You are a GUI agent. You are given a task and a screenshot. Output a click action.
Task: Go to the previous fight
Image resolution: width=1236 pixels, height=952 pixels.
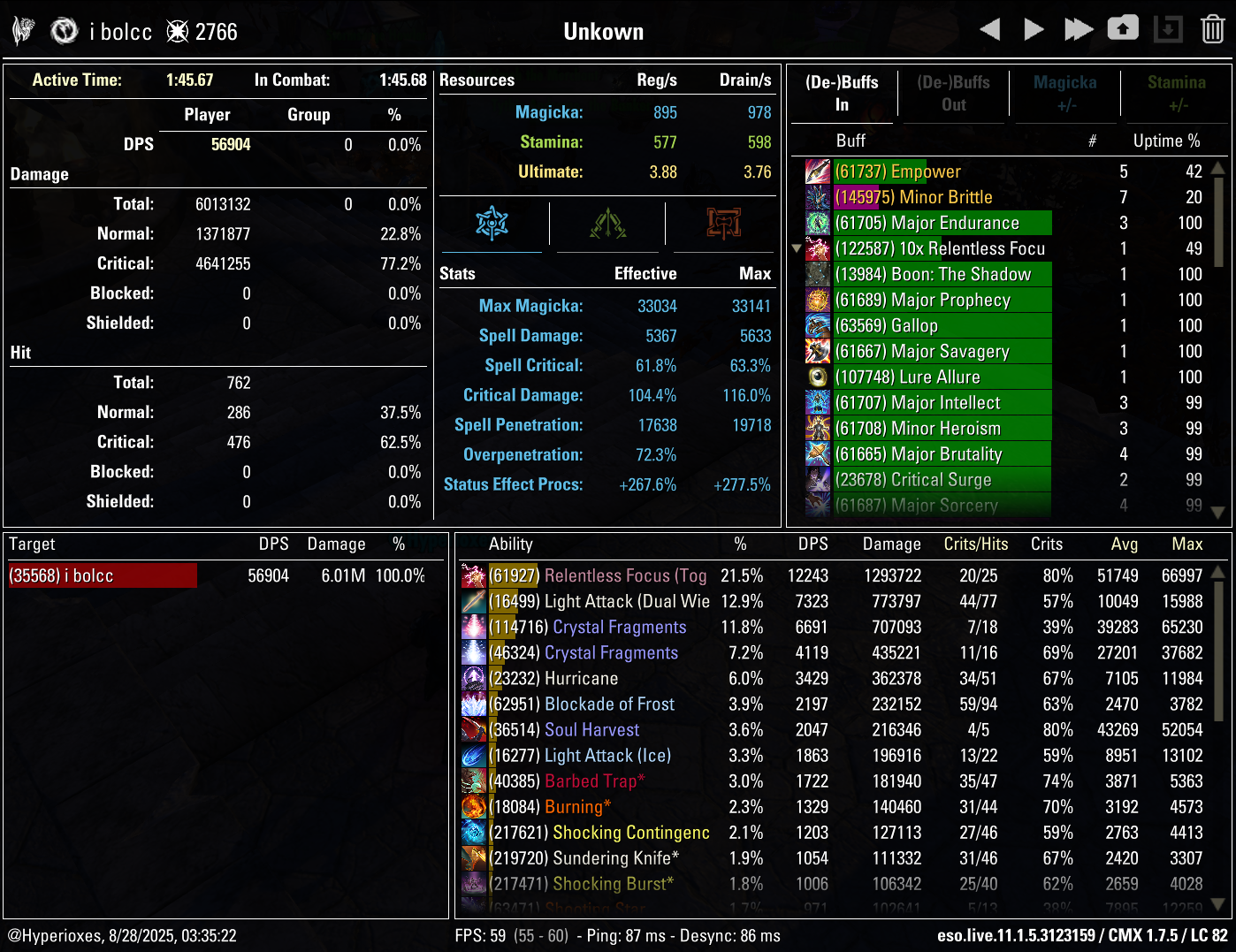click(x=990, y=28)
